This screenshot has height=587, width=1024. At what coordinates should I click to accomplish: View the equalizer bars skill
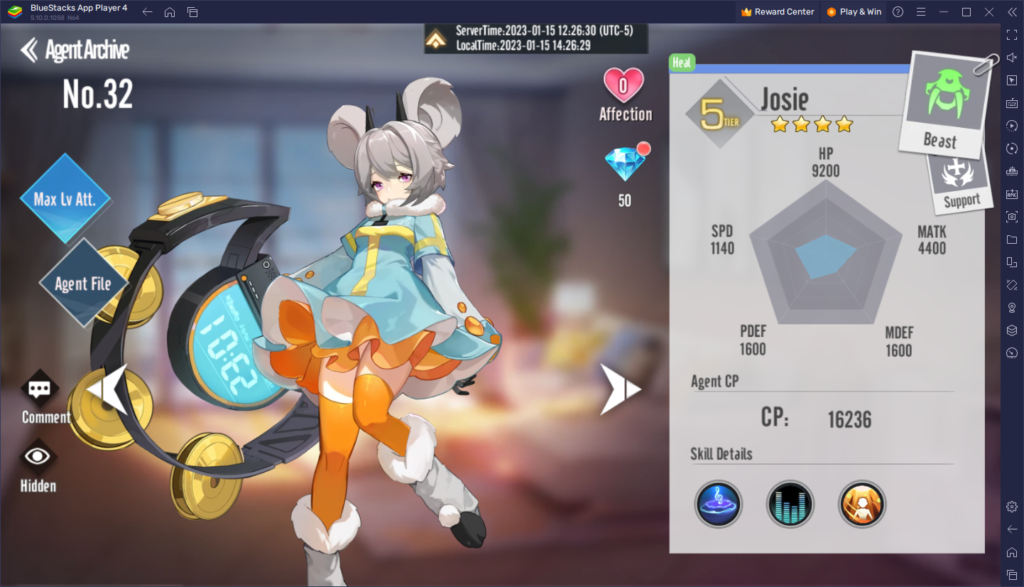tap(790, 503)
